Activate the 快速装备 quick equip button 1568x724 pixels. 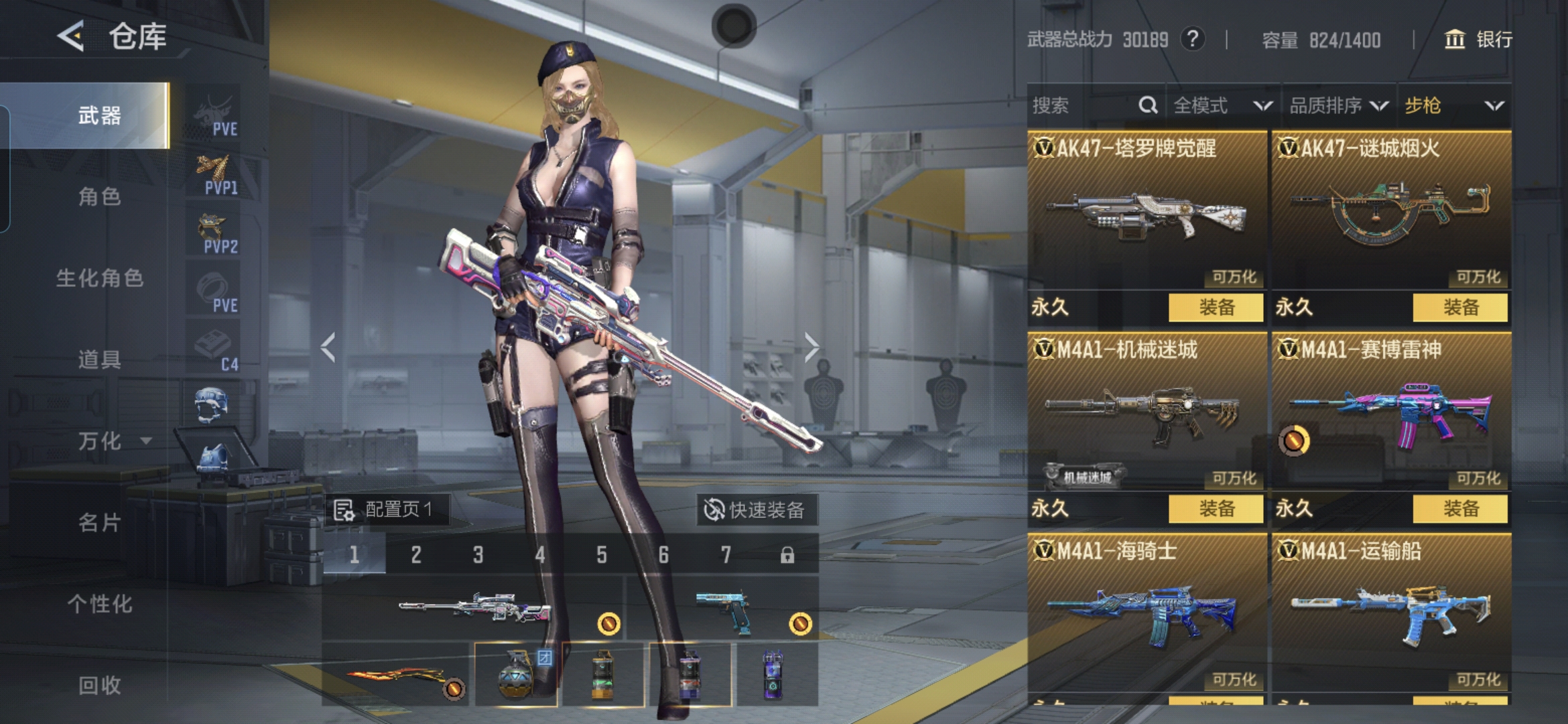point(755,510)
